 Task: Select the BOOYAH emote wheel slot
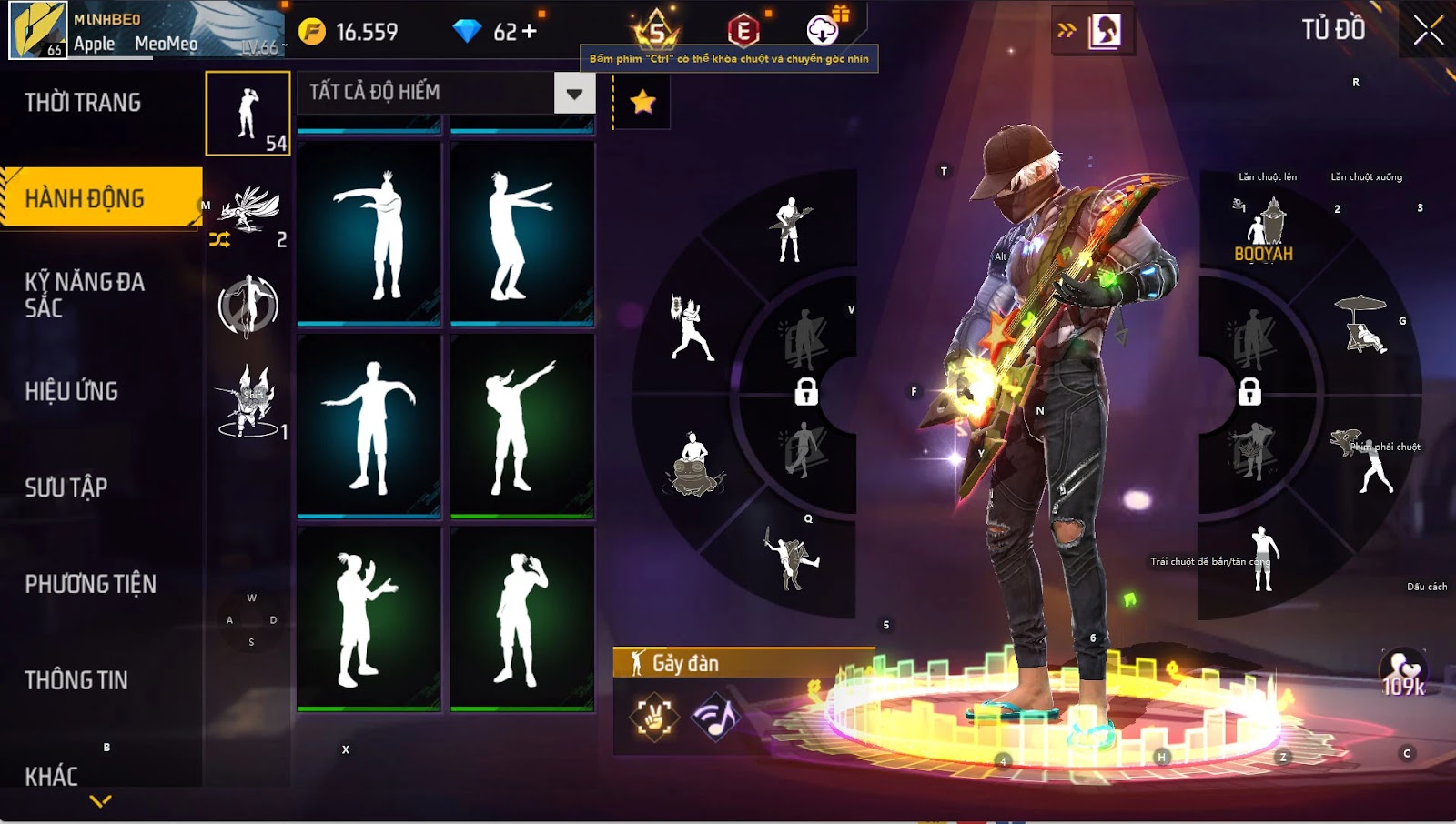[x=1263, y=232]
